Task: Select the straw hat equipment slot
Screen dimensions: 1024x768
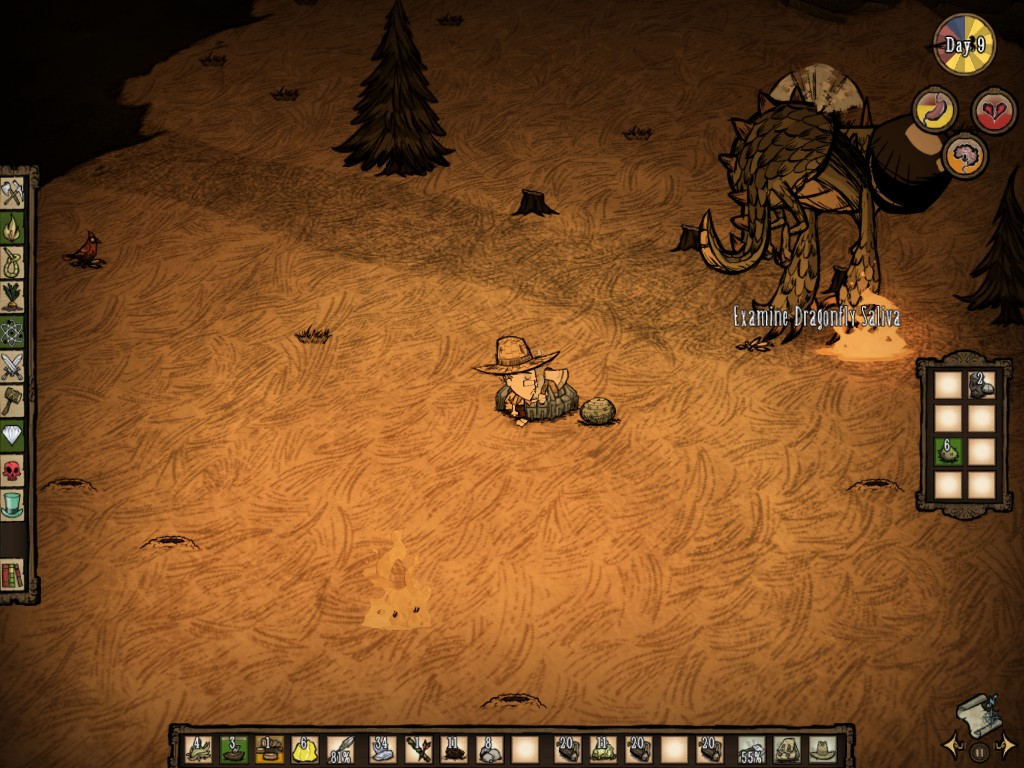Action: pyautogui.click(x=823, y=749)
